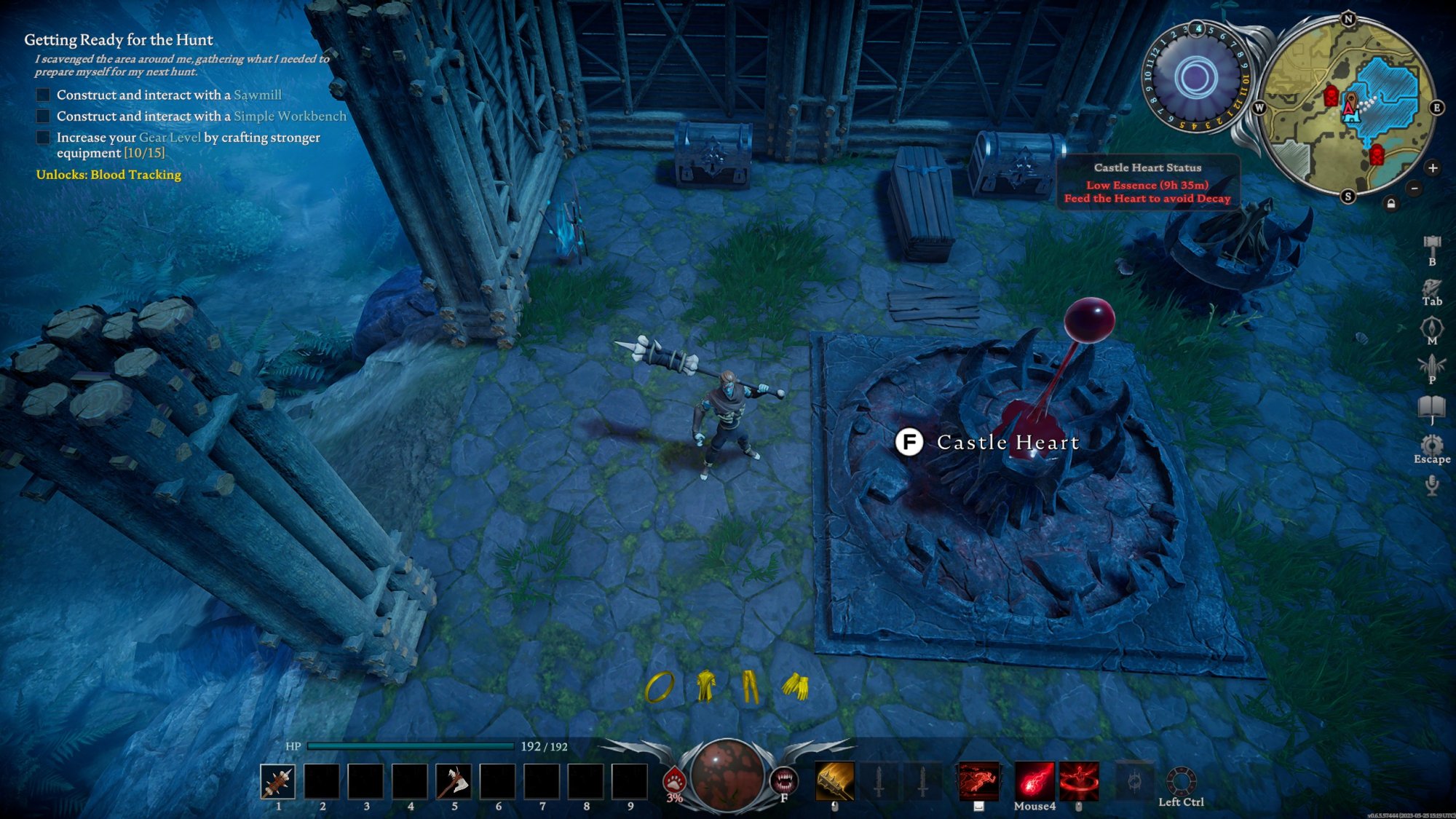Select the bone mace in hotbar slot 1
The height and width of the screenshot is (819, 1456).
point(277,781)
